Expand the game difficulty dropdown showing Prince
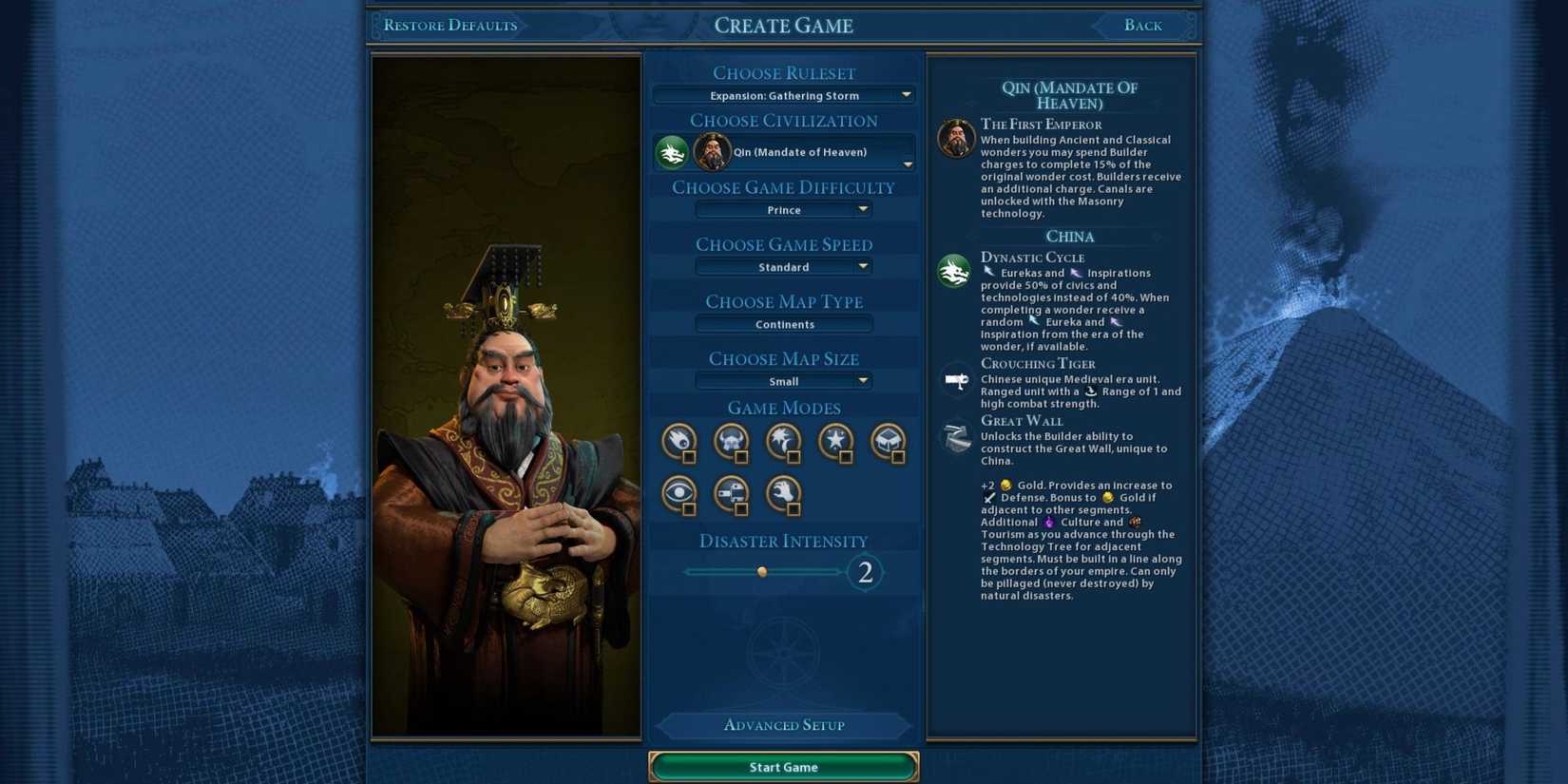 click(x=783, y=209)
